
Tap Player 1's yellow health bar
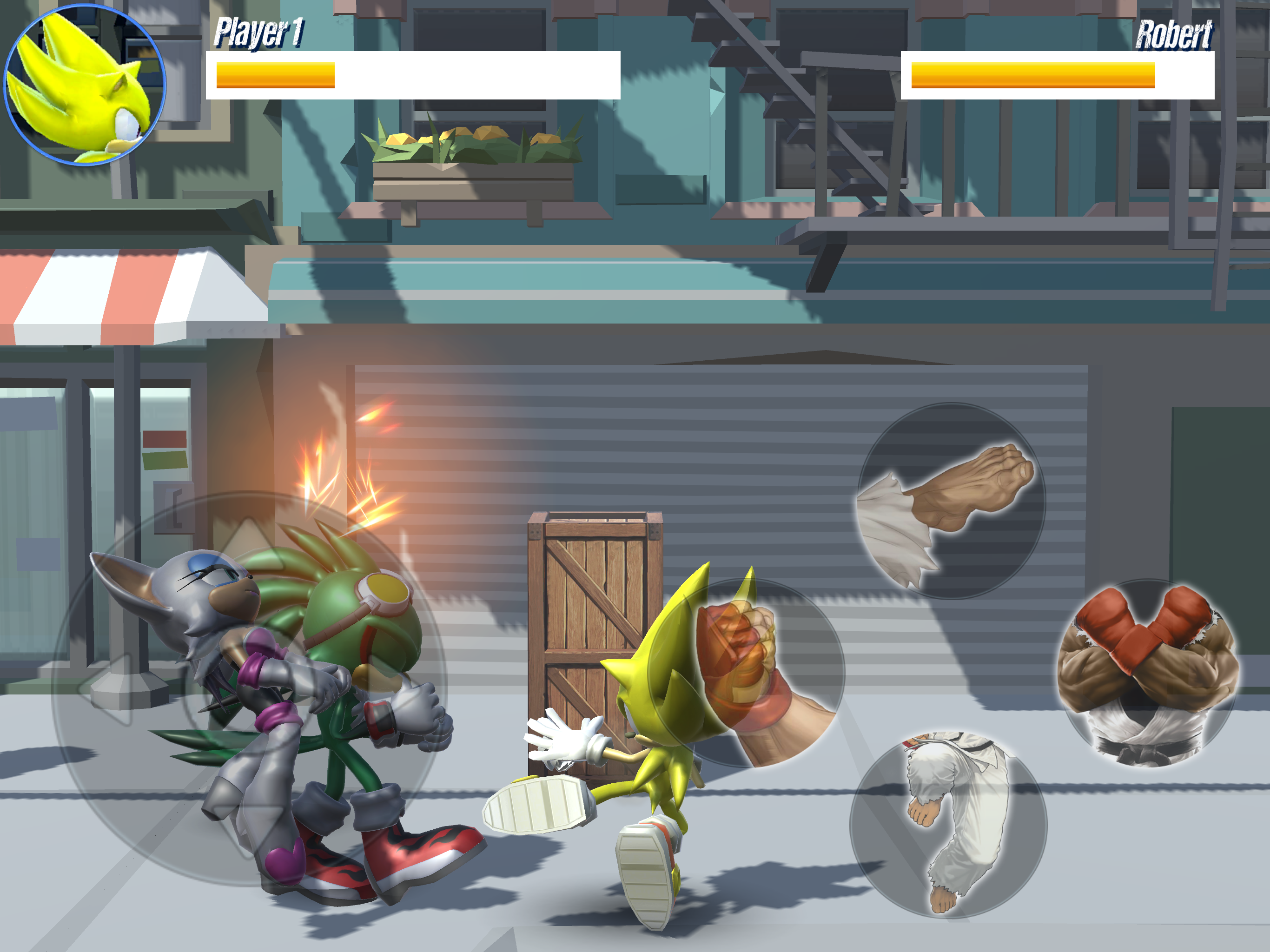(x=276, y=75)
